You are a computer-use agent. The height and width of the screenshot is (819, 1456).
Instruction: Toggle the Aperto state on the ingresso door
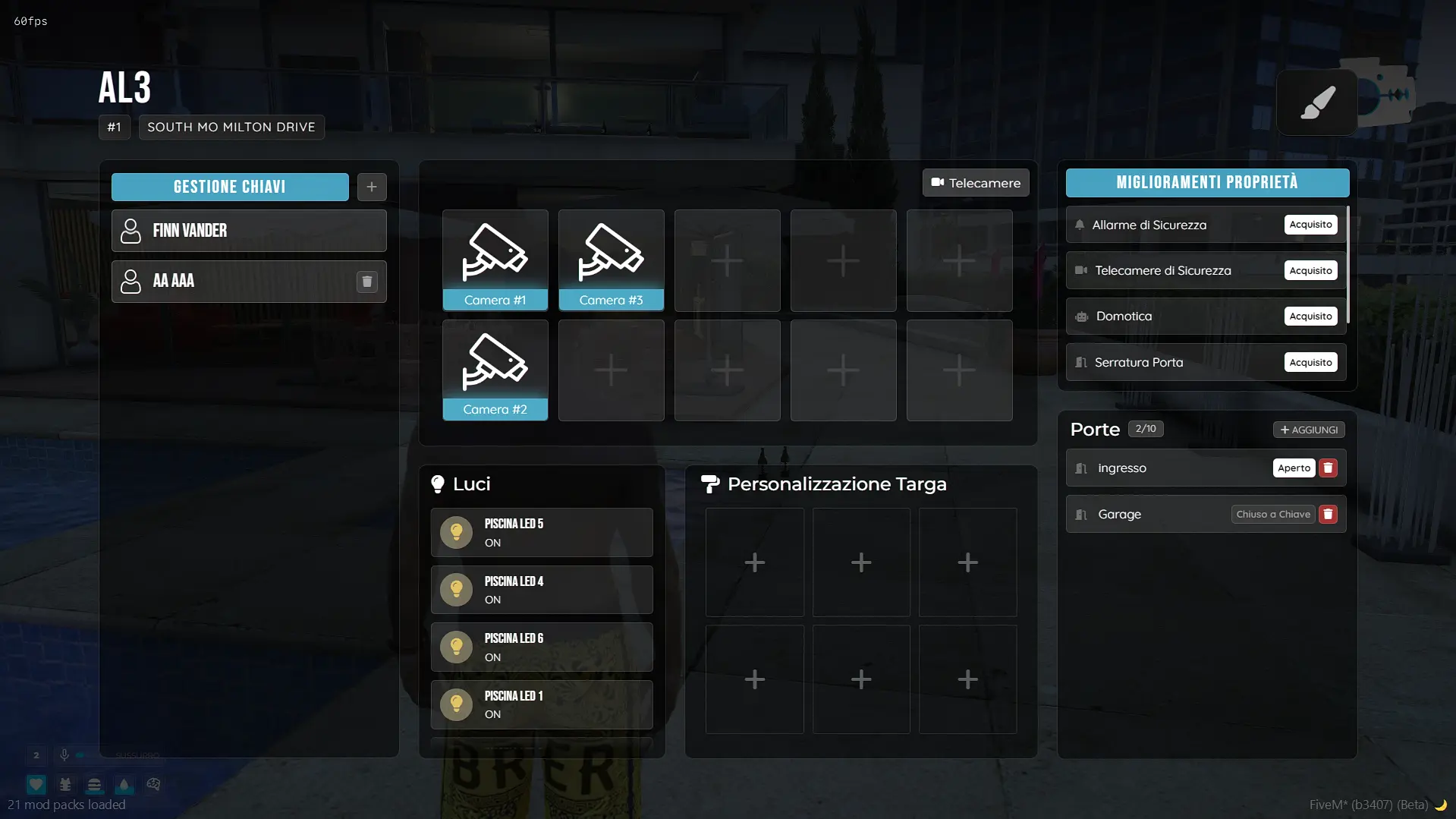pyautogui.click(x=1294, y=468)
